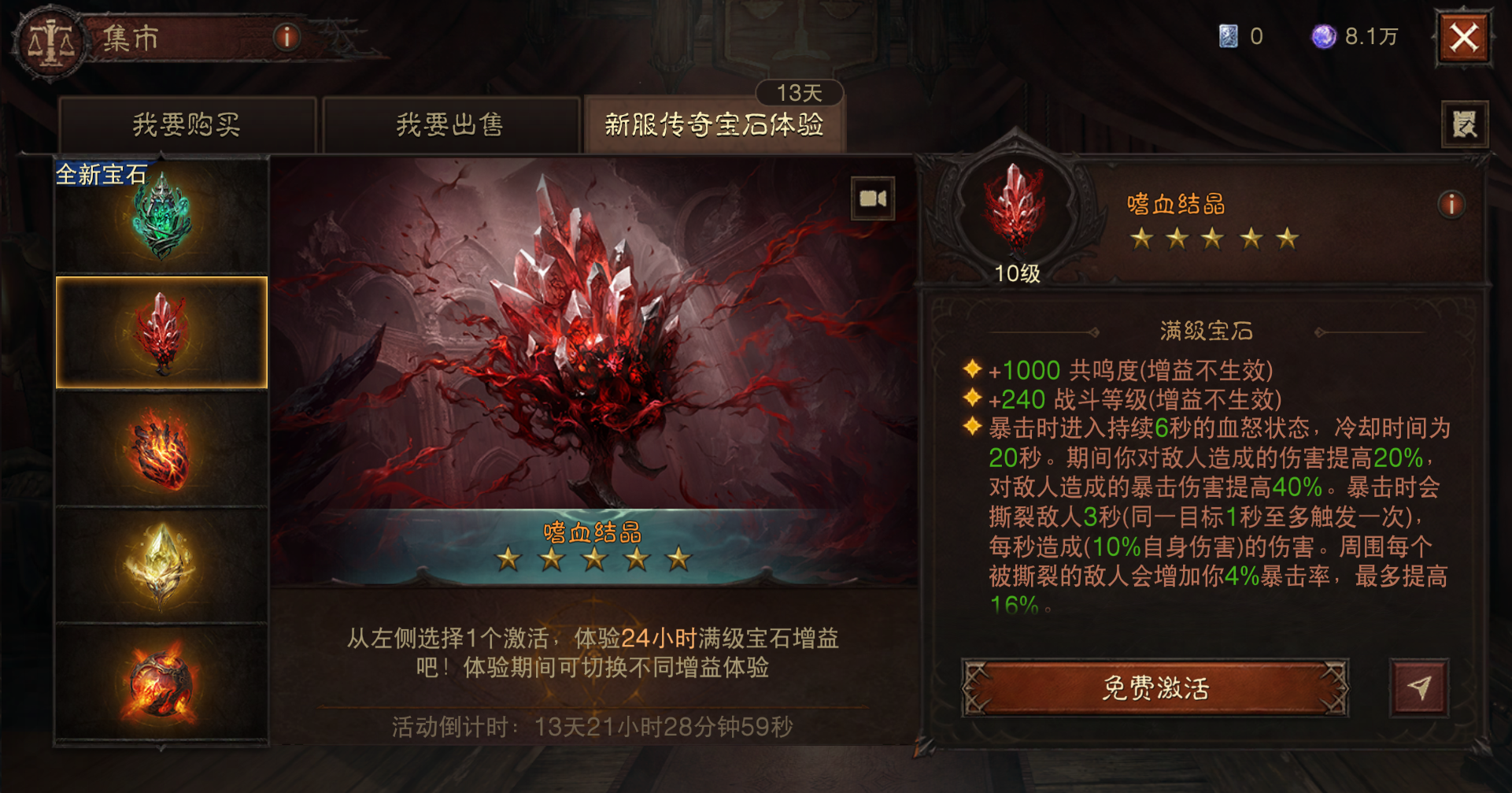Open the 我要出售 tab
This screenshot has width=1512, height=793.
[x=449, y=124]
